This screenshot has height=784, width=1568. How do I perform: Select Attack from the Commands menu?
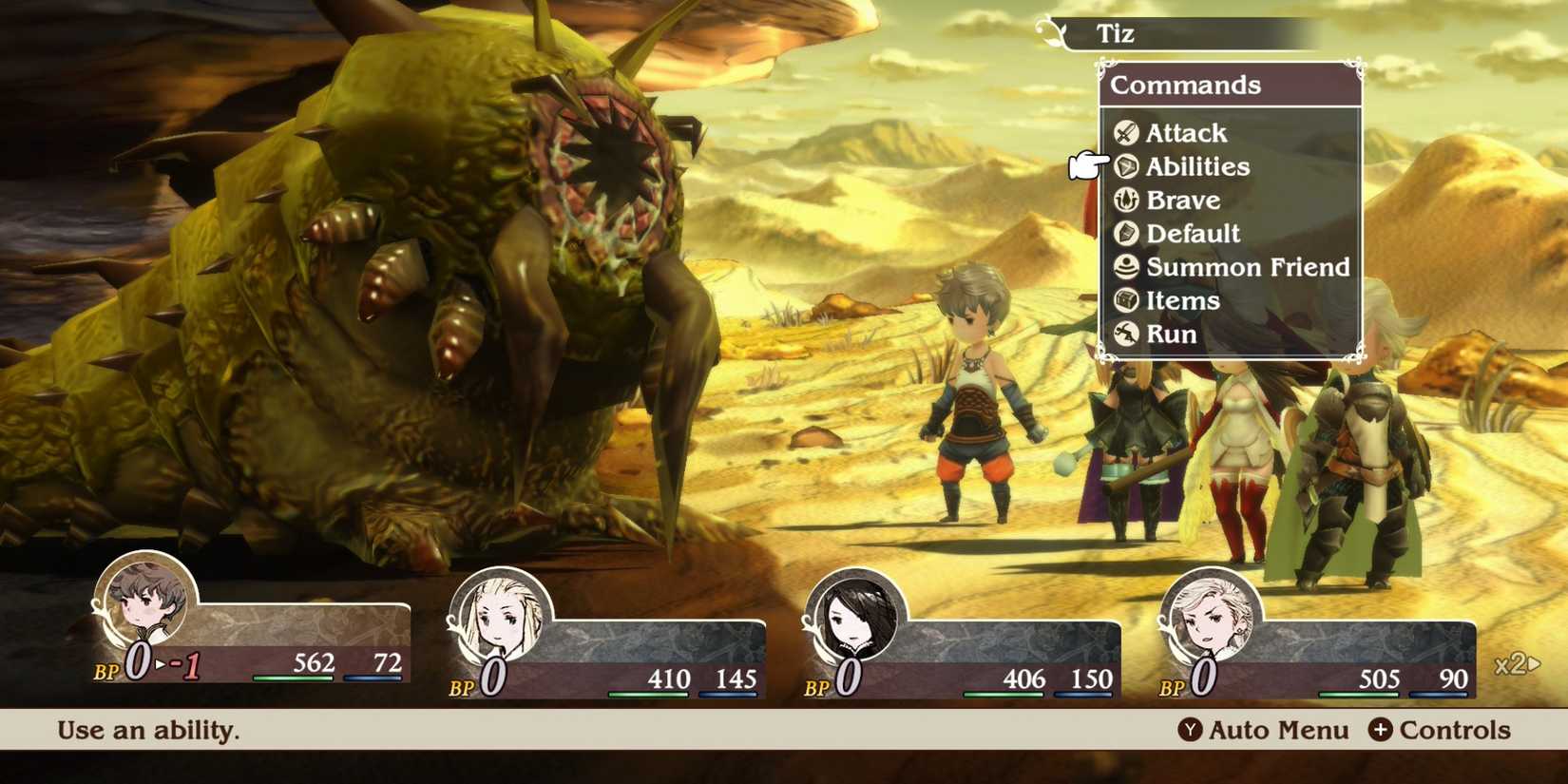point(1186,133)
